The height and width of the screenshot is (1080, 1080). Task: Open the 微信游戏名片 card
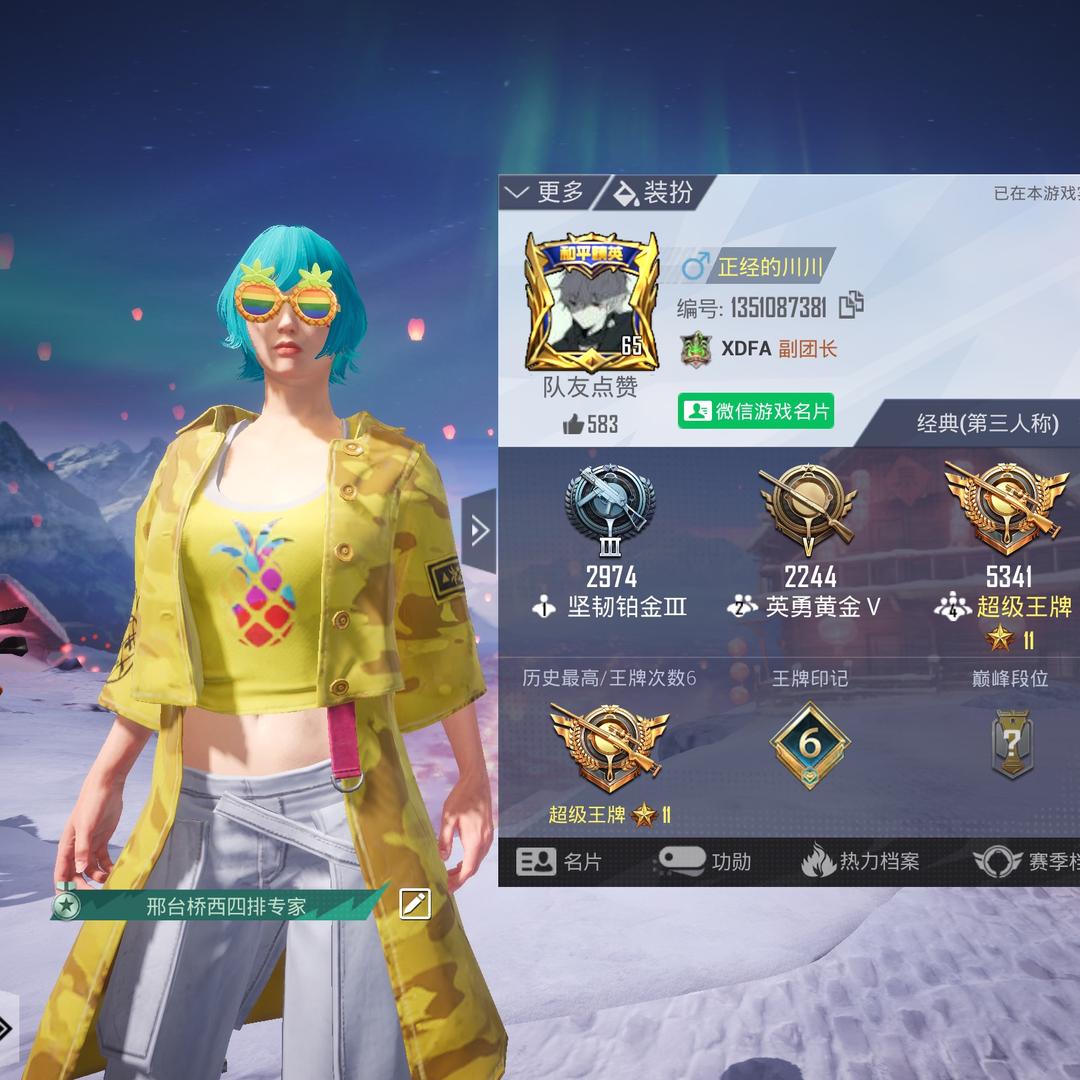(756, 411)
